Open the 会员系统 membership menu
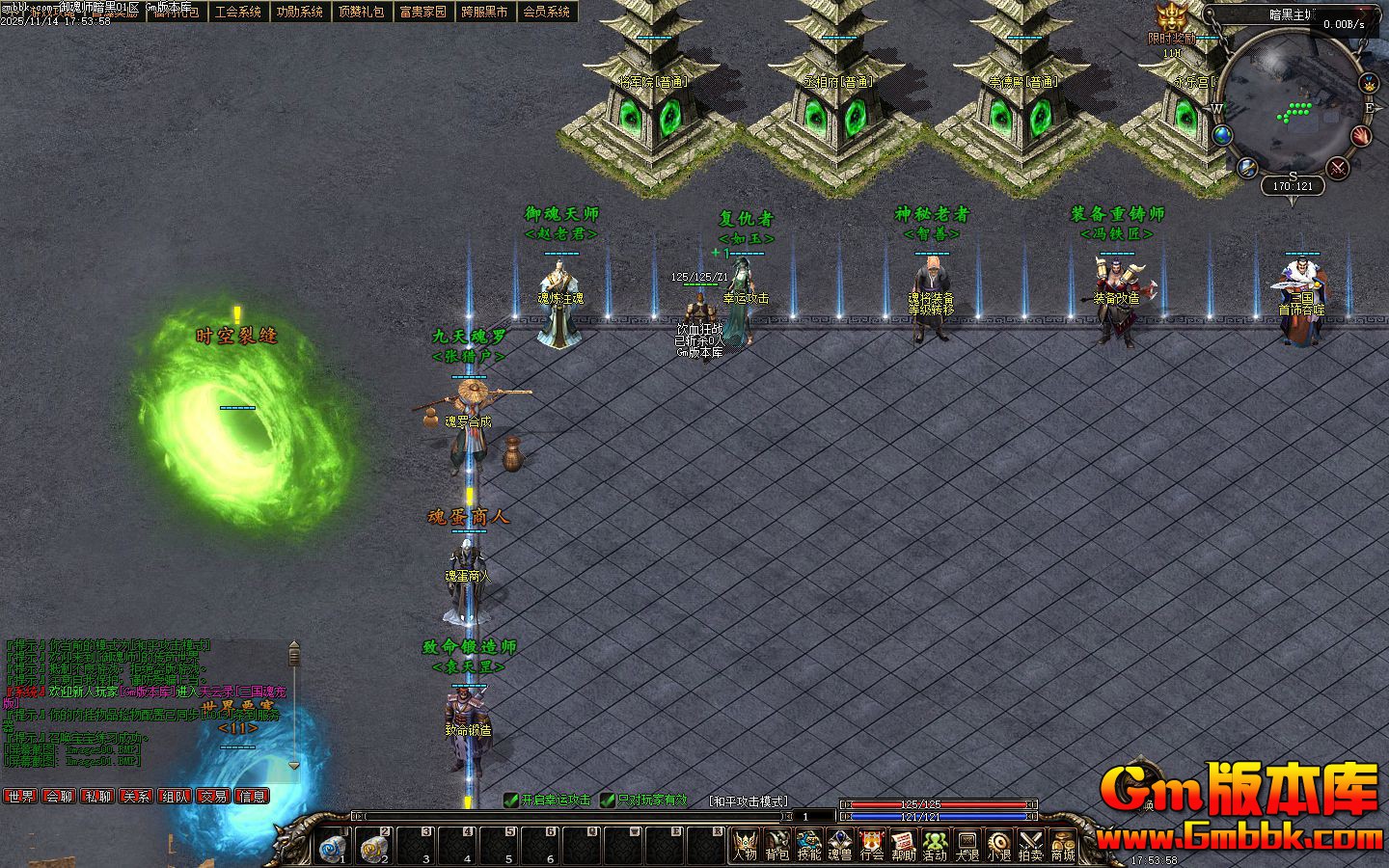Image resolution: width=1389 pixels, height=868 pixels. pos(547,12)
